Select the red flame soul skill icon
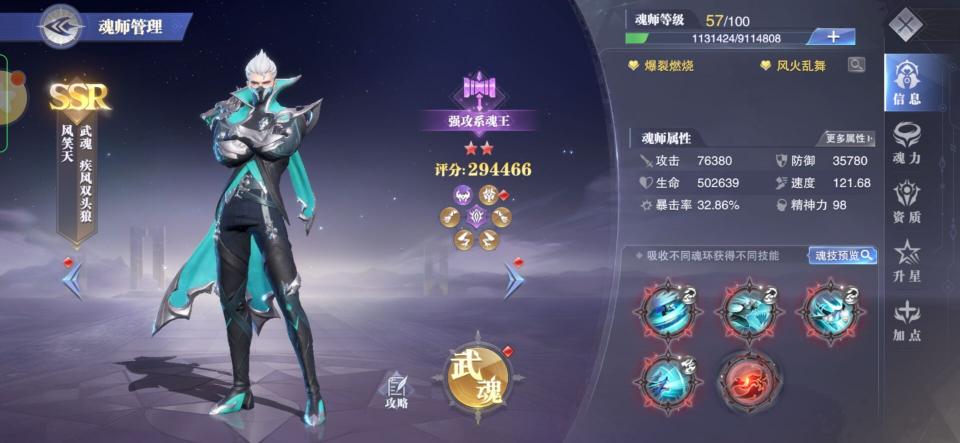This screenshot has height=443, width=960. point(749,380)
